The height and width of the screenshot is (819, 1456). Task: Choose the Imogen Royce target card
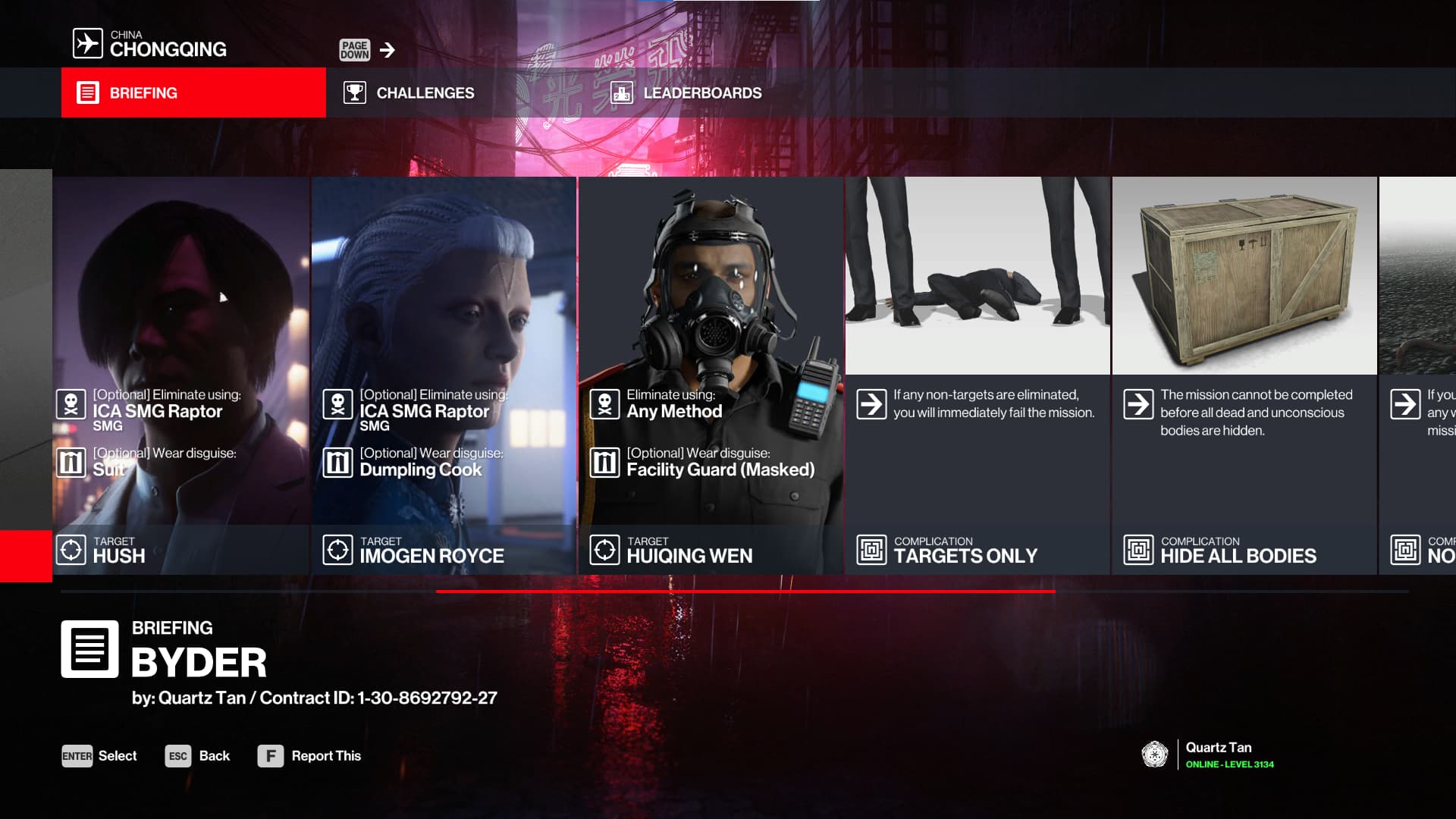(x=444, y=375)
